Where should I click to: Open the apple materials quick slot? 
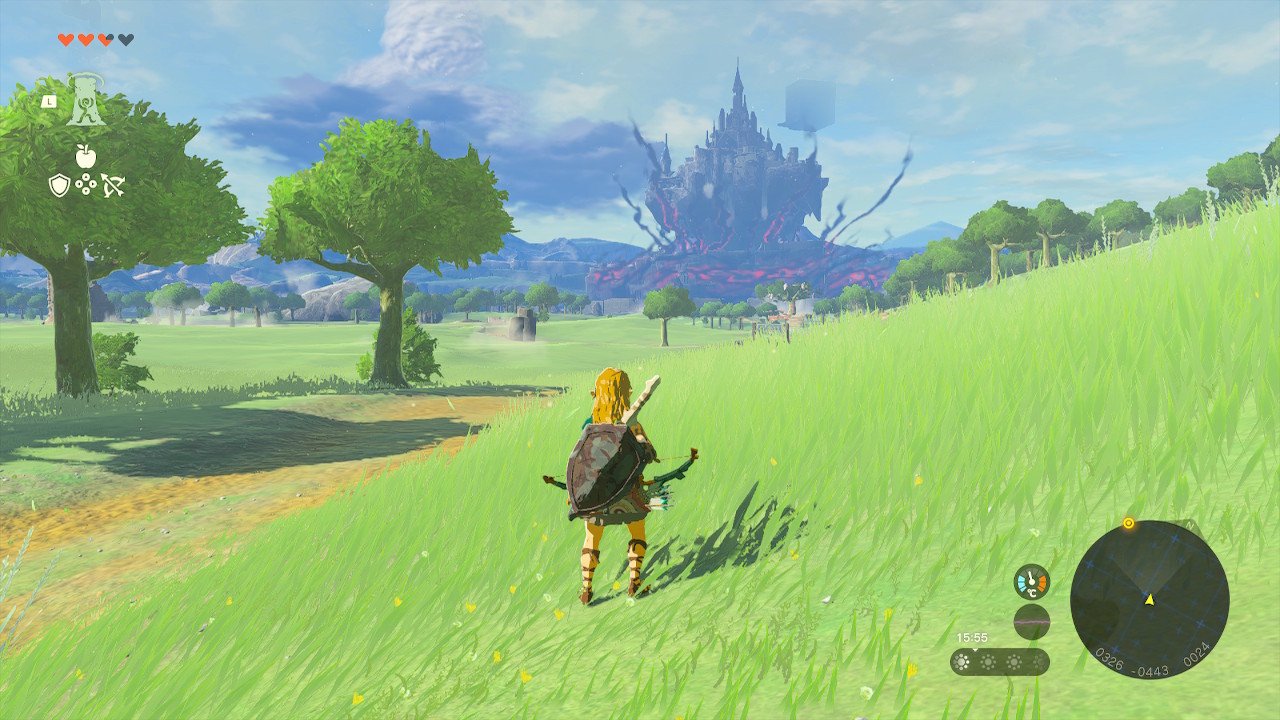pos(86,156)
